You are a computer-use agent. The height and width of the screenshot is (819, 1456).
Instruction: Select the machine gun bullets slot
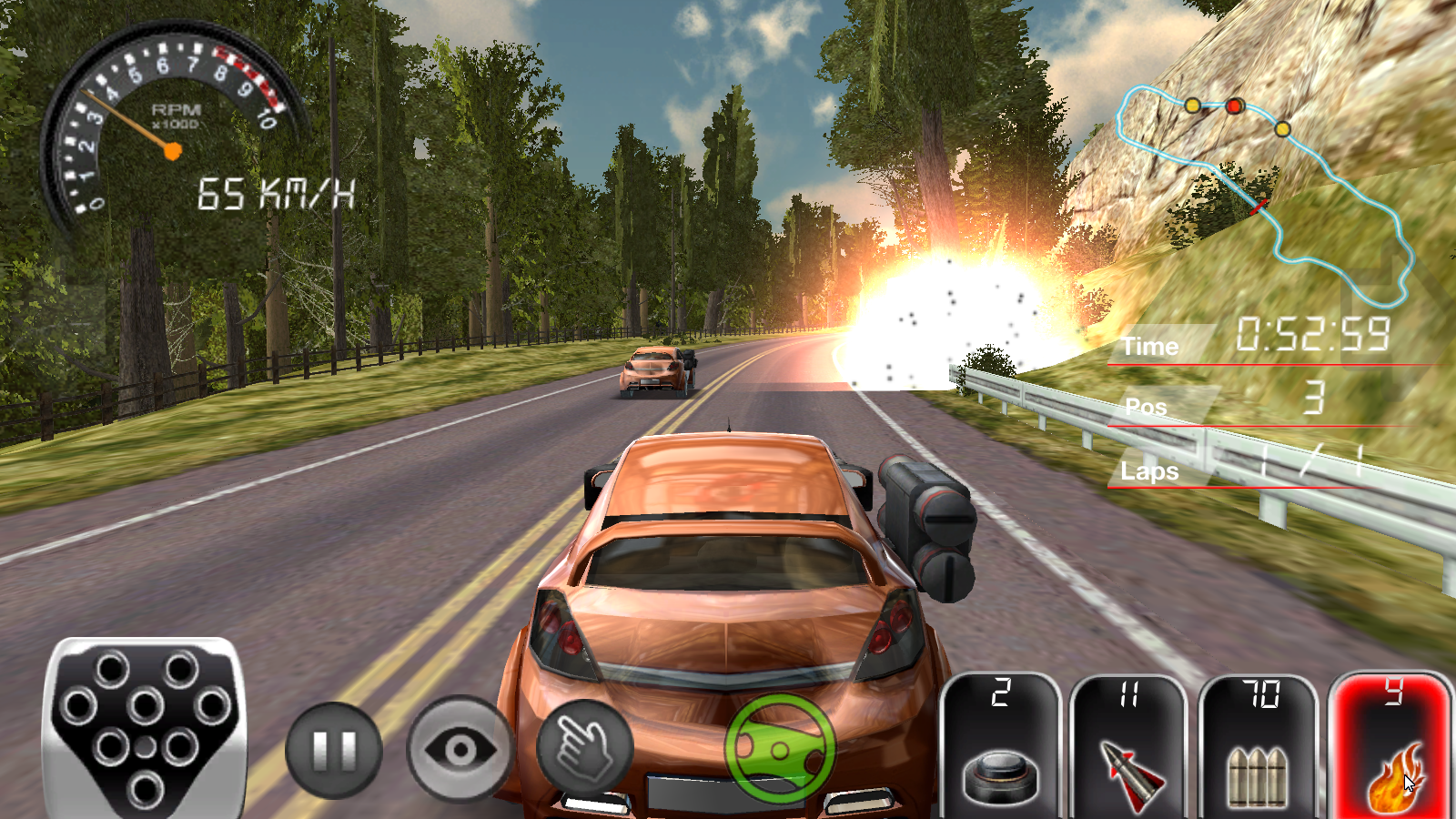(x=1259, y=748)
